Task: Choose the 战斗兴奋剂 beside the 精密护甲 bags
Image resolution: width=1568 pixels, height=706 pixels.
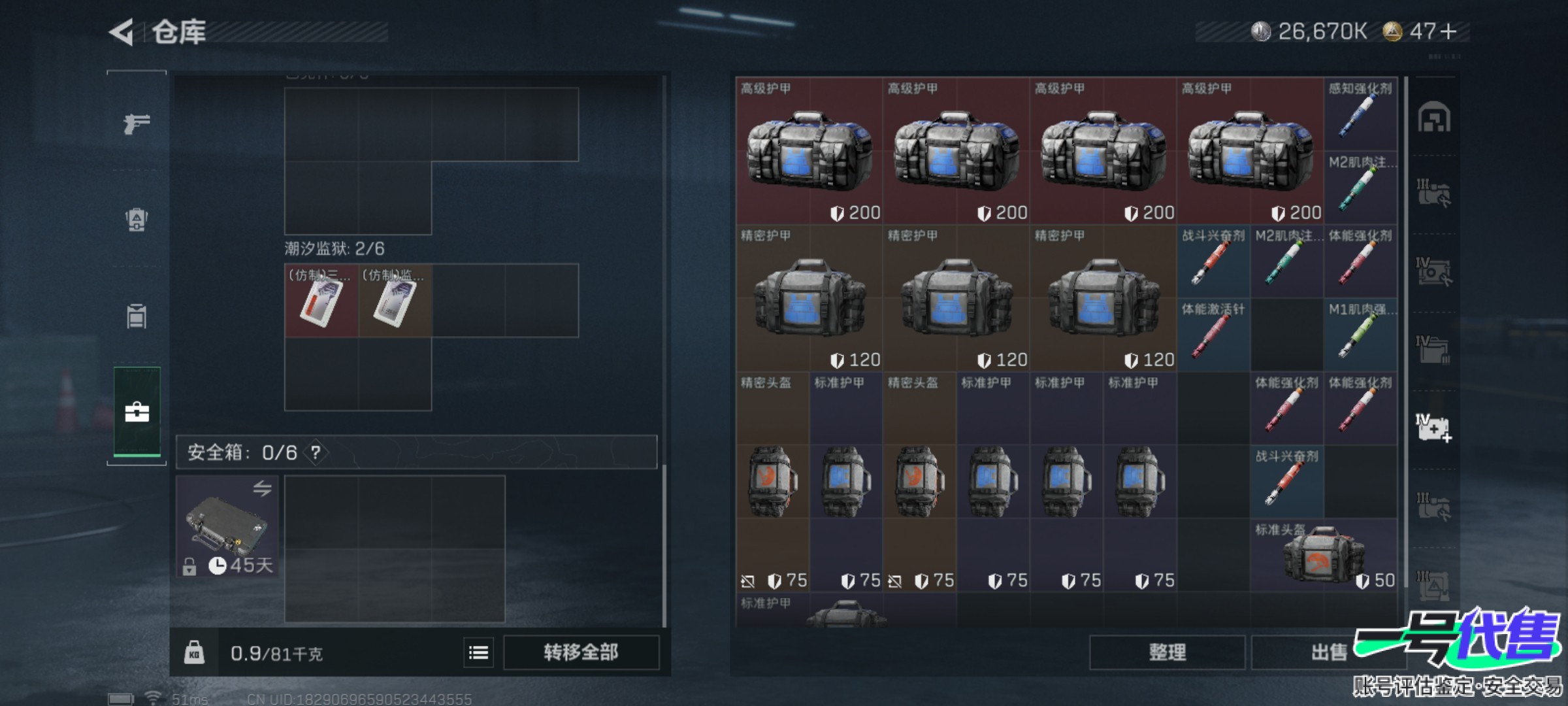Action: pos(1213,261)
